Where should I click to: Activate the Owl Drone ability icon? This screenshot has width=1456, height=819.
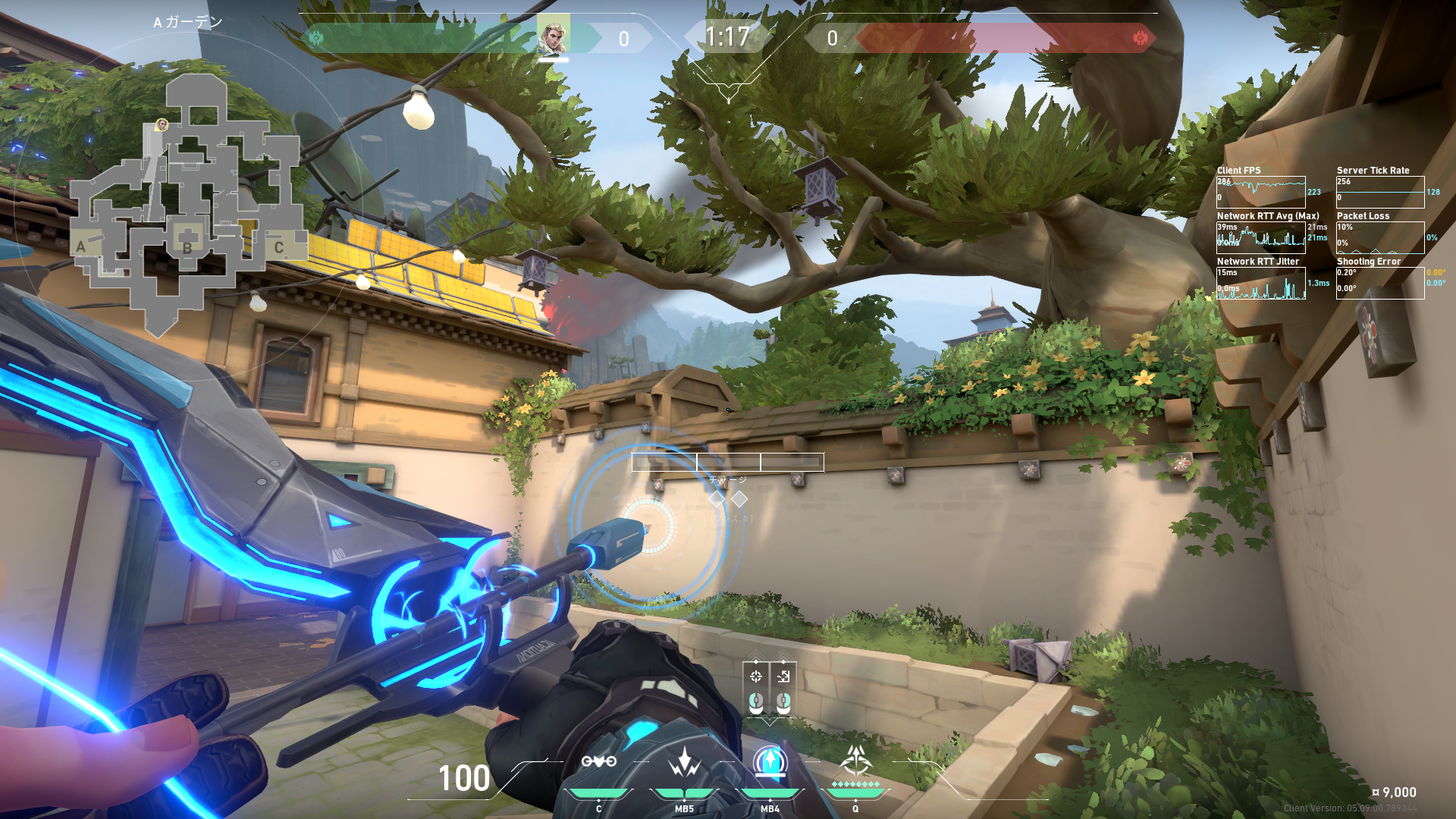[x=598, y=762]
